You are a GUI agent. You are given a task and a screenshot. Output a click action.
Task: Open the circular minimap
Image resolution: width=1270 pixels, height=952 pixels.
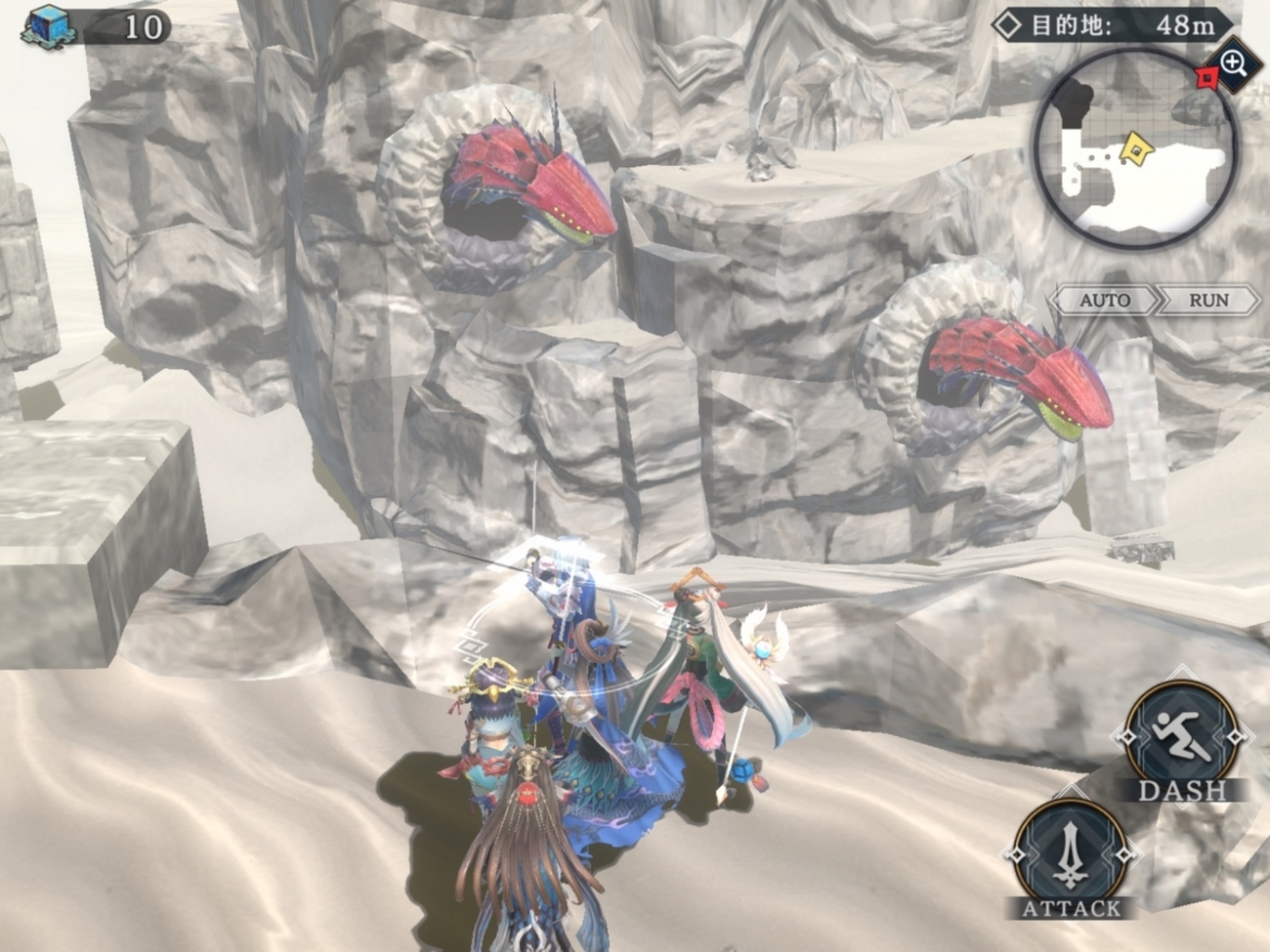(x=1133, y=151)
